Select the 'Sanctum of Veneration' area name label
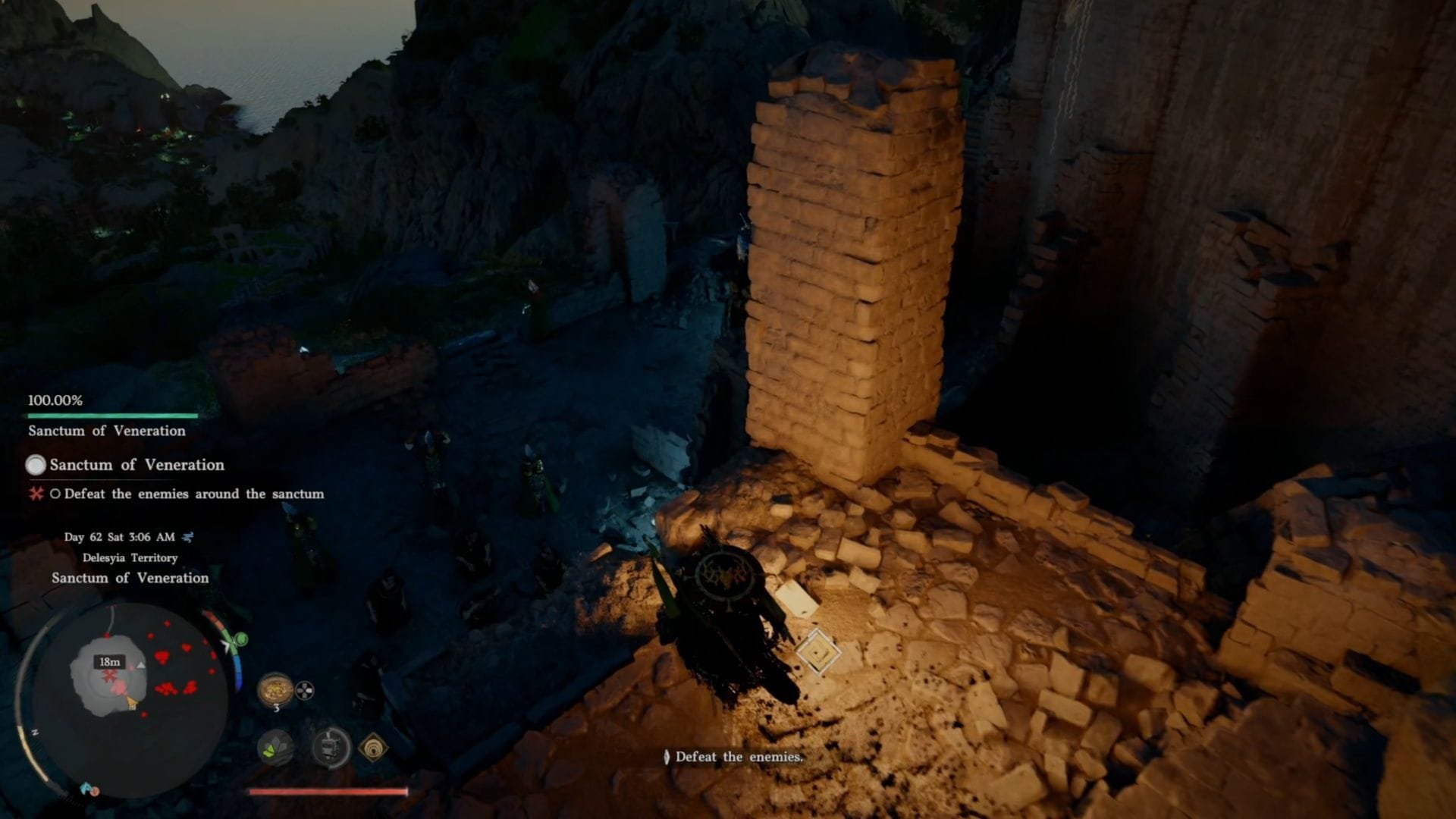 click(x=130, y=578)
